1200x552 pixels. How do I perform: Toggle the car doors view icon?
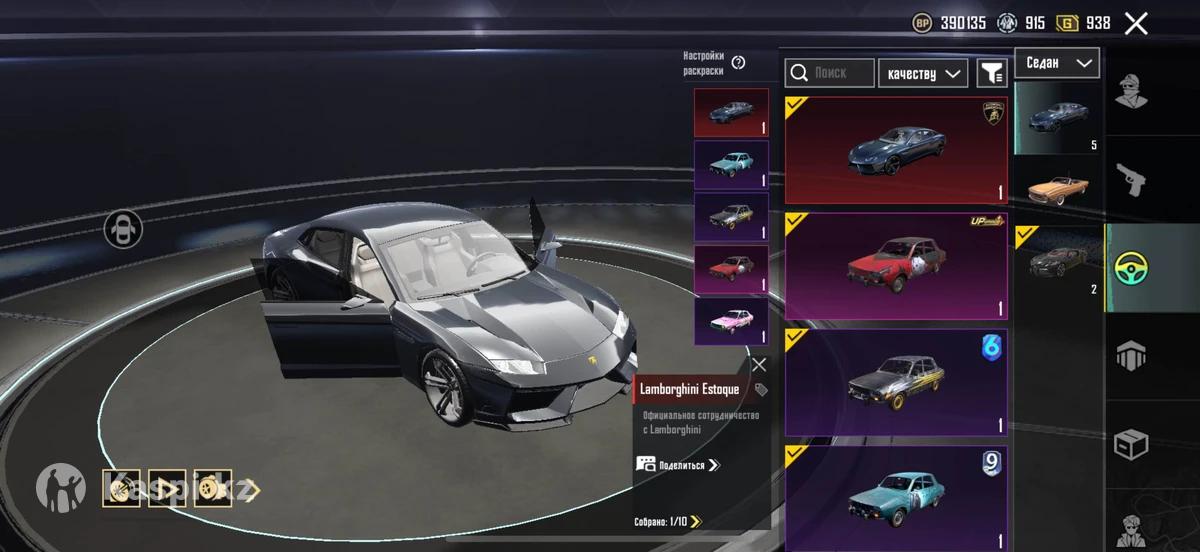(x=123, y=229)
